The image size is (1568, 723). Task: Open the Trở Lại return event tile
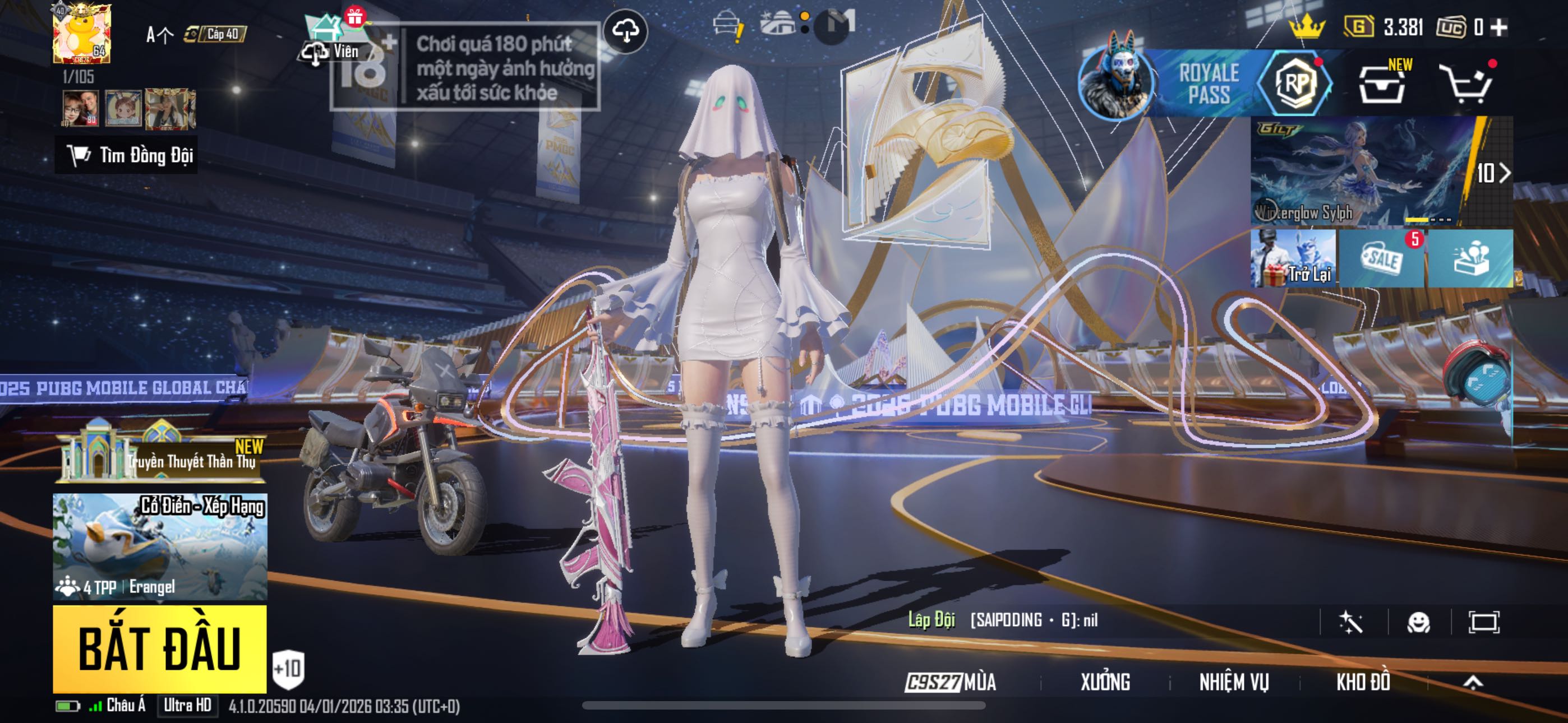(x=1293, y=258)
